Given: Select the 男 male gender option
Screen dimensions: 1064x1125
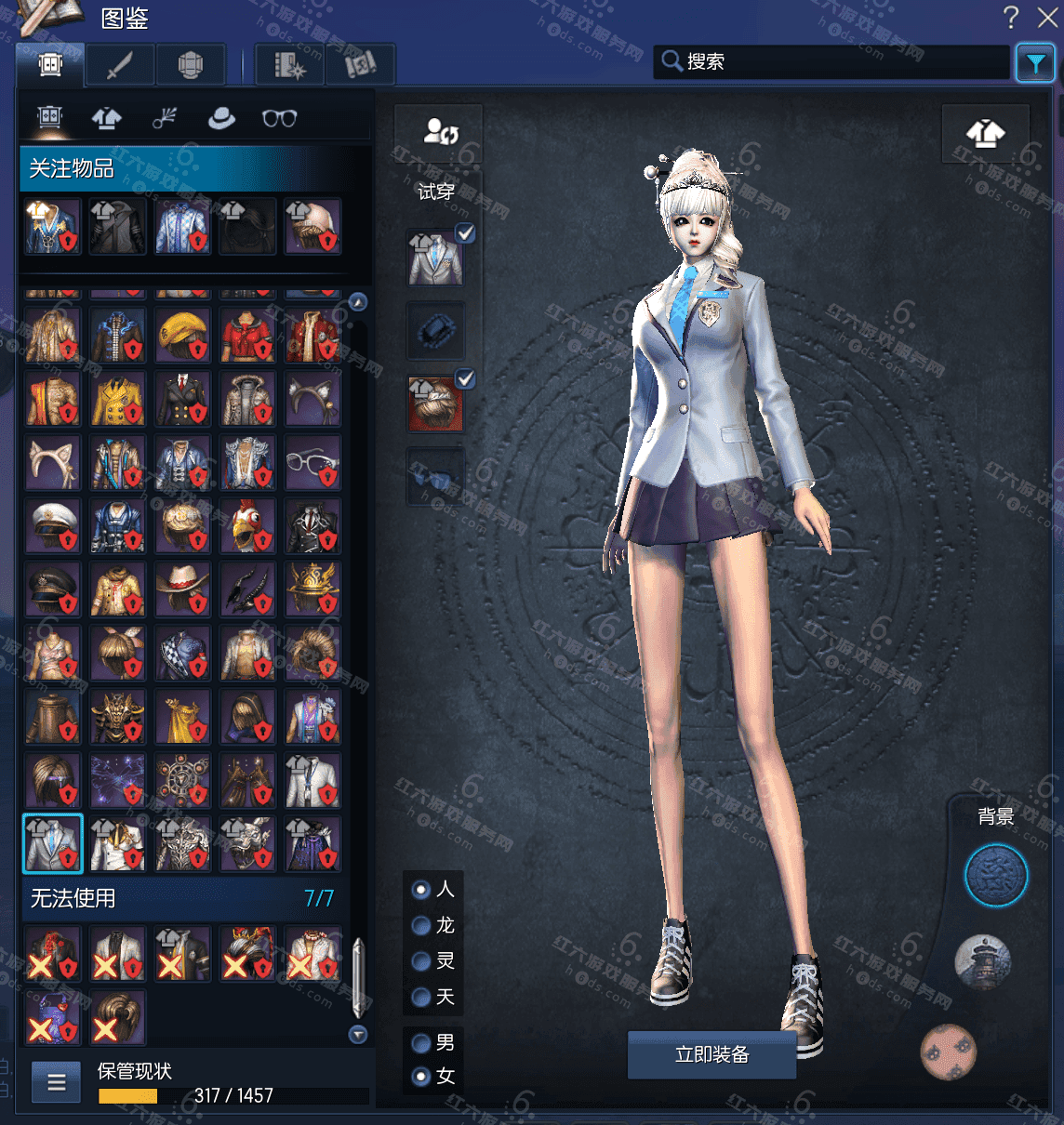Looking at the screenshot, I should coord(421,1042).
